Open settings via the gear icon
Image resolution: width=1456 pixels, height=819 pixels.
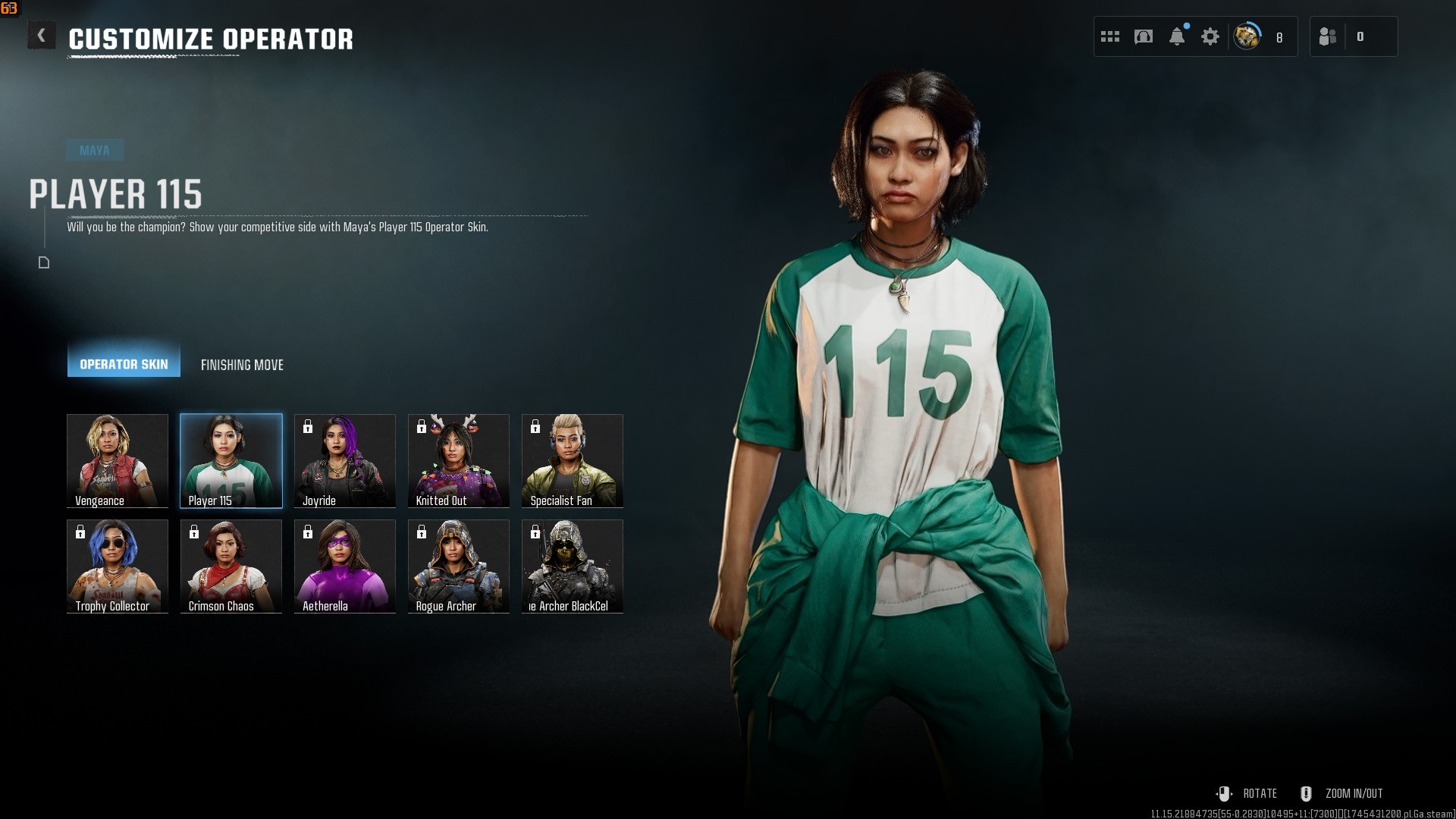(1210, 36)
